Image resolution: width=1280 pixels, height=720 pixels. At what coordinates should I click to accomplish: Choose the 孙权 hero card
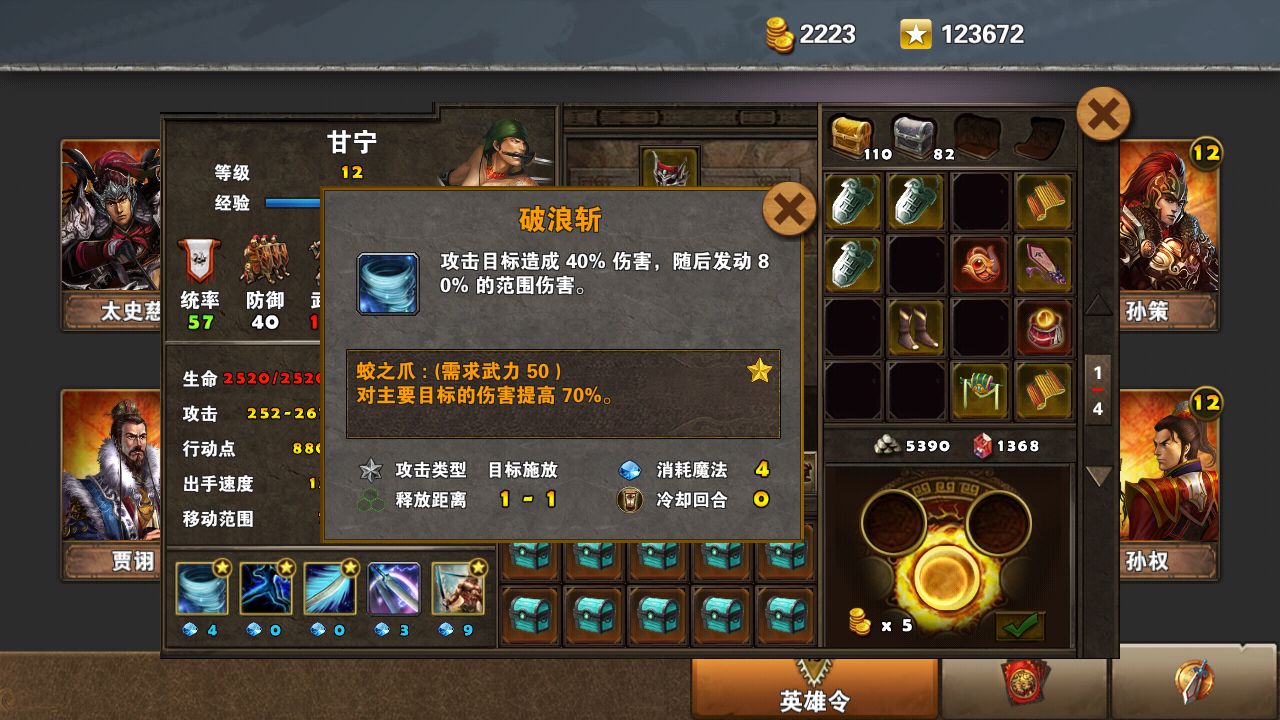pos(1167,485)
